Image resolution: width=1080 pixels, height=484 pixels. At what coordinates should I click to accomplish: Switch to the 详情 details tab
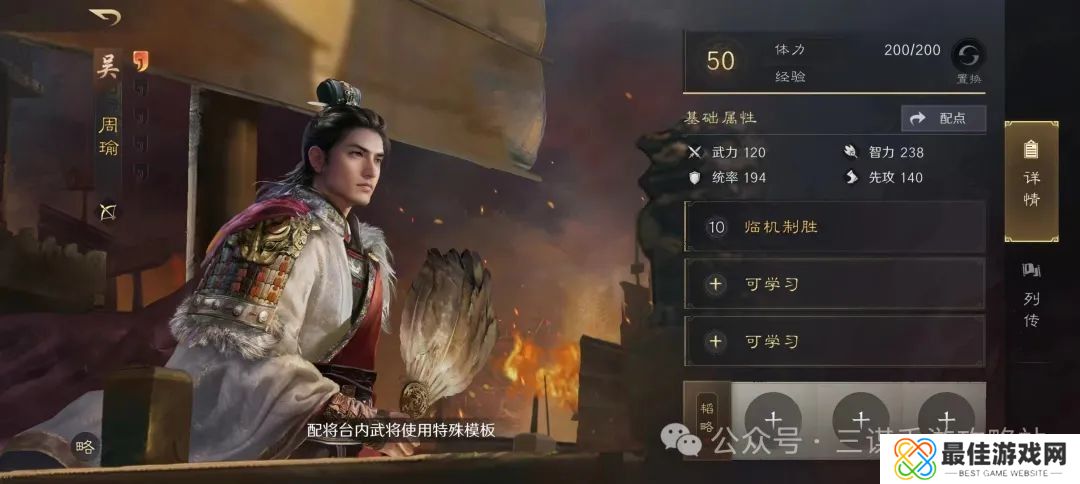point(1031,181)
